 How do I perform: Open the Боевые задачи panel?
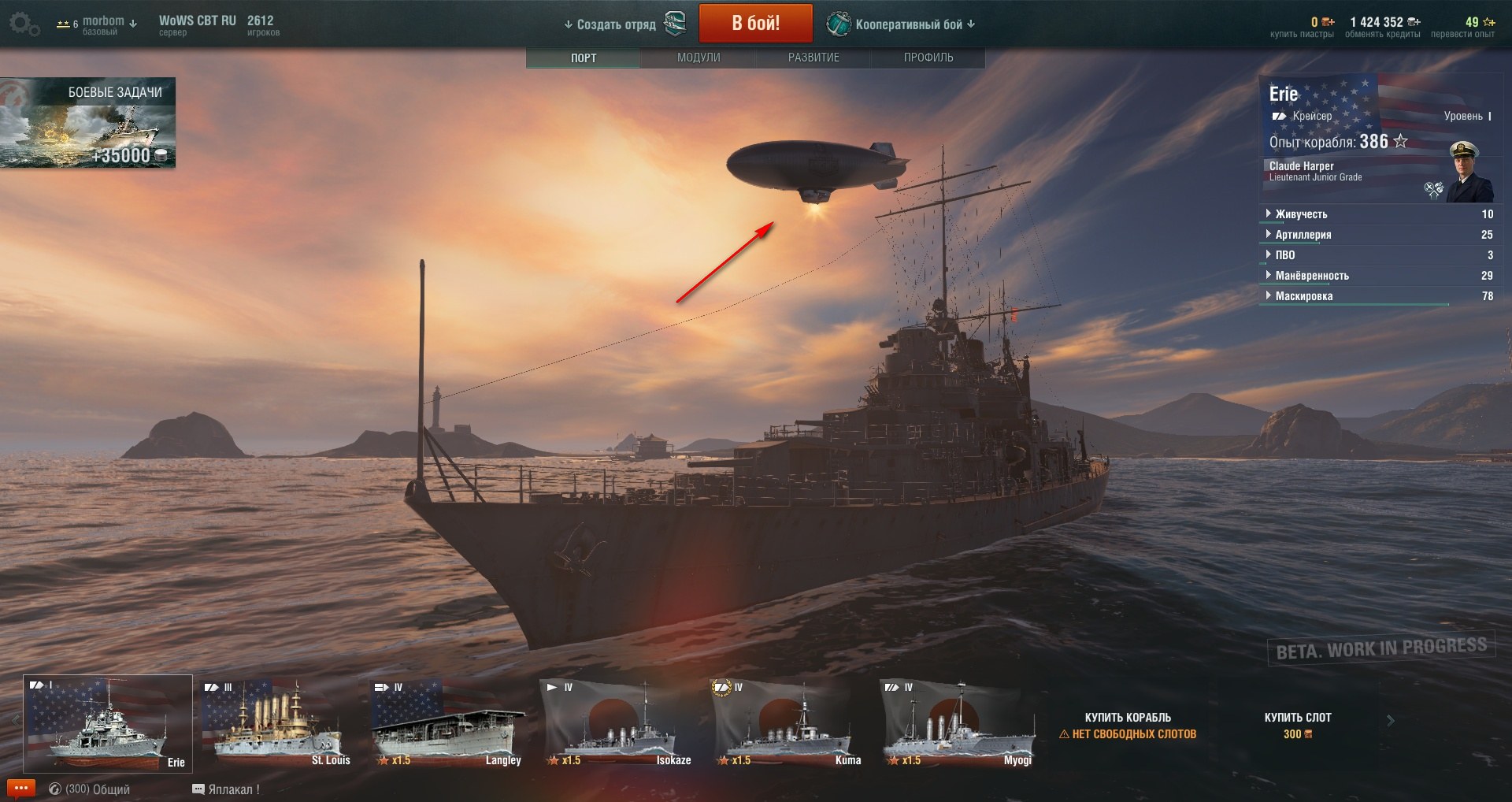tap(87, 122)
